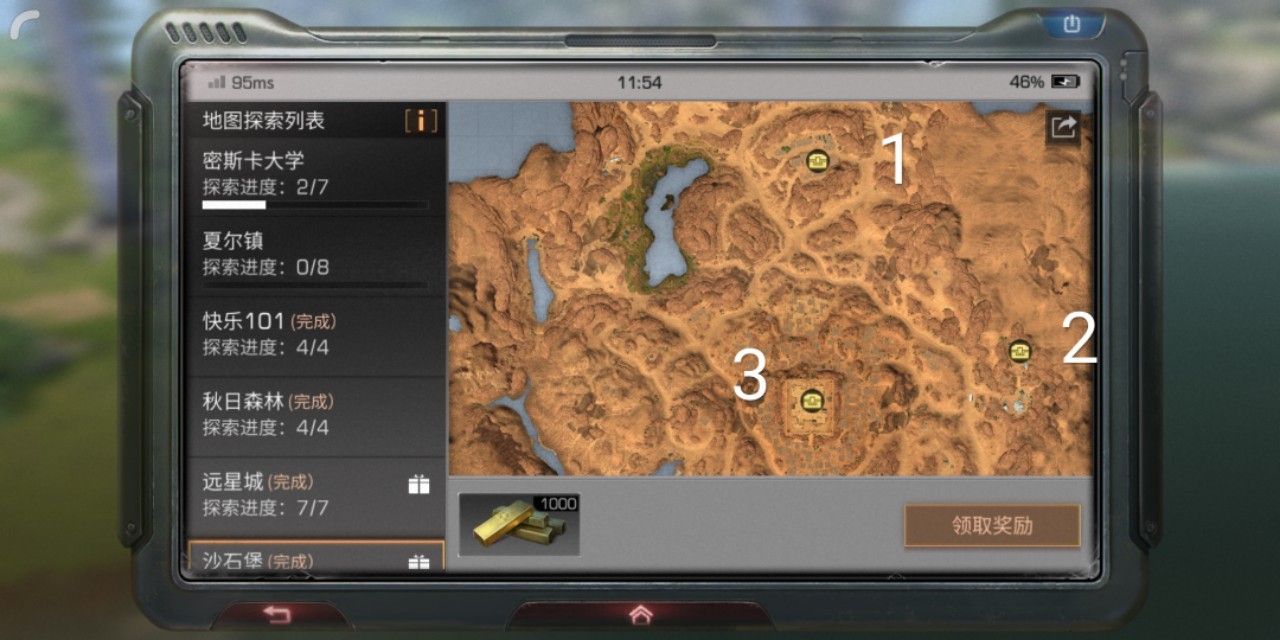
Task: Go back with the red return arrow
Action: 277,614
